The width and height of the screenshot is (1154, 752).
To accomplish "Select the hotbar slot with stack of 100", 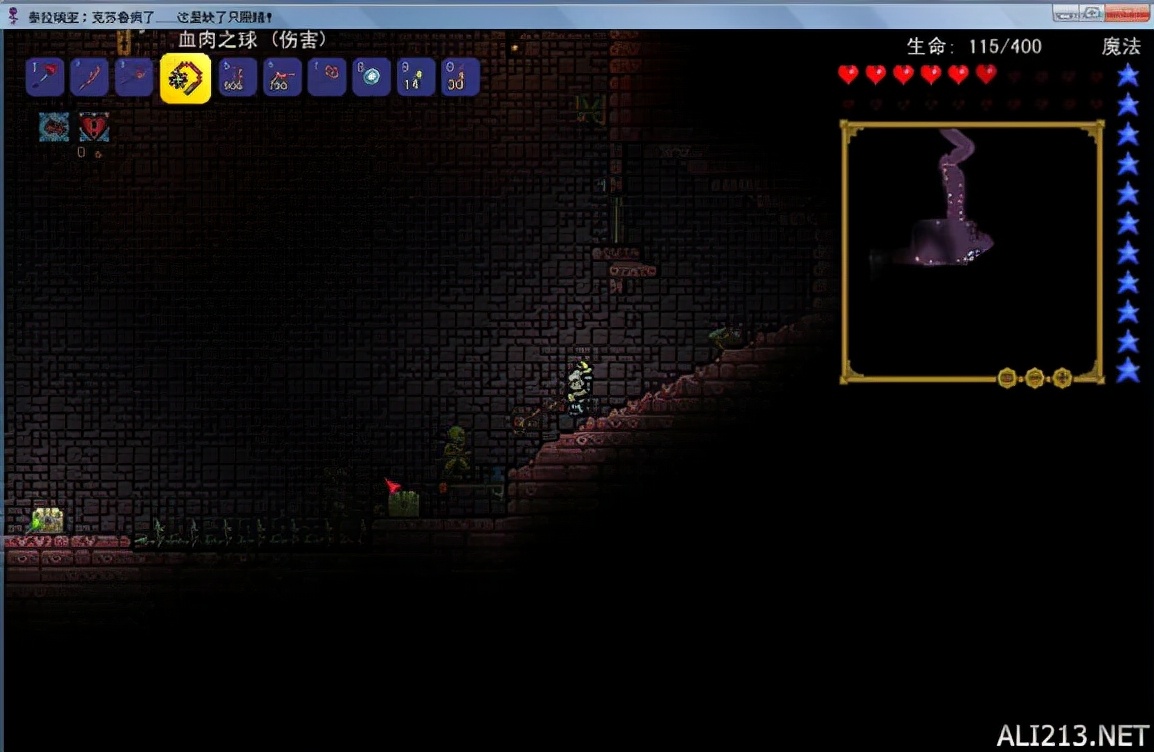I will point(283,77).
